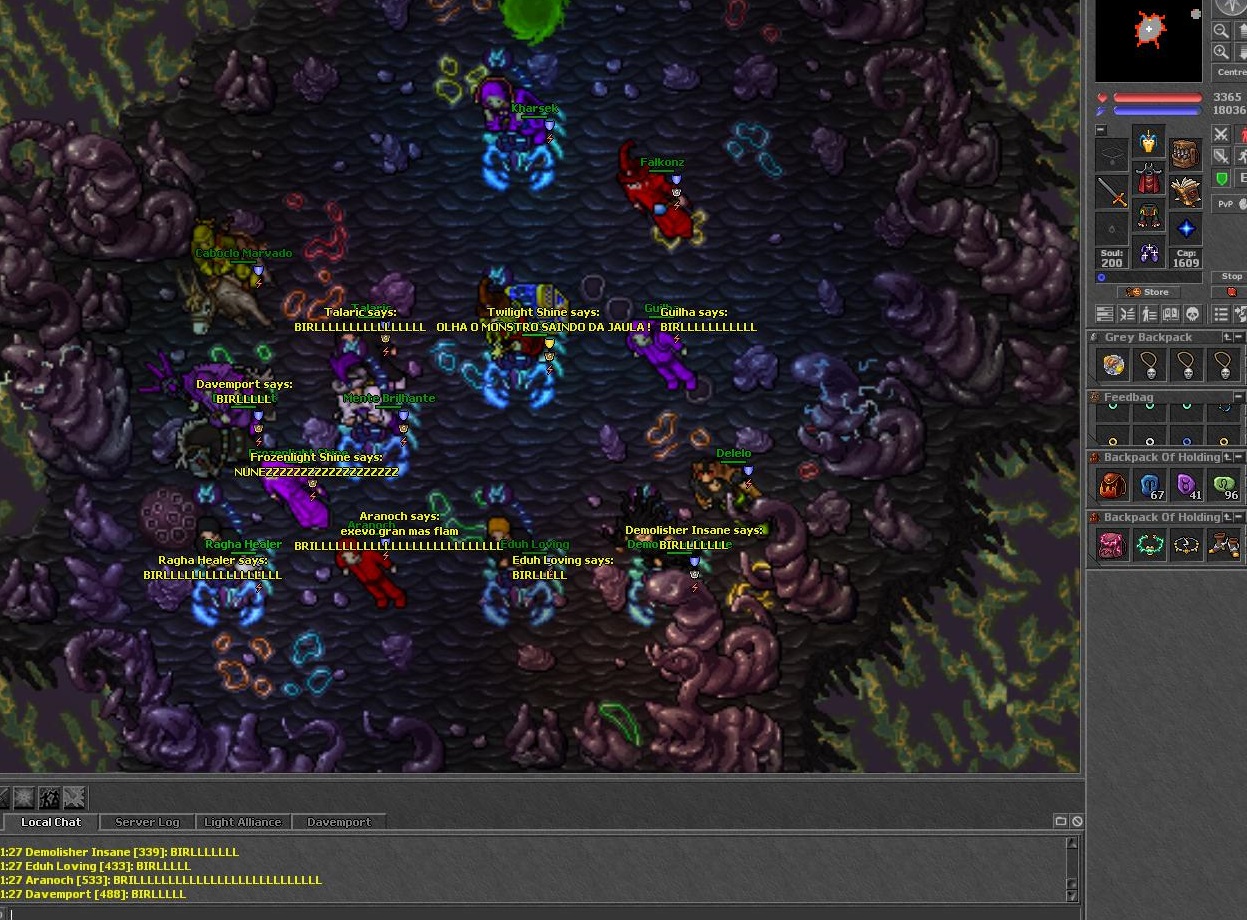Open the skull icon panel button
1247x920 pixels.
[1192, 314]
